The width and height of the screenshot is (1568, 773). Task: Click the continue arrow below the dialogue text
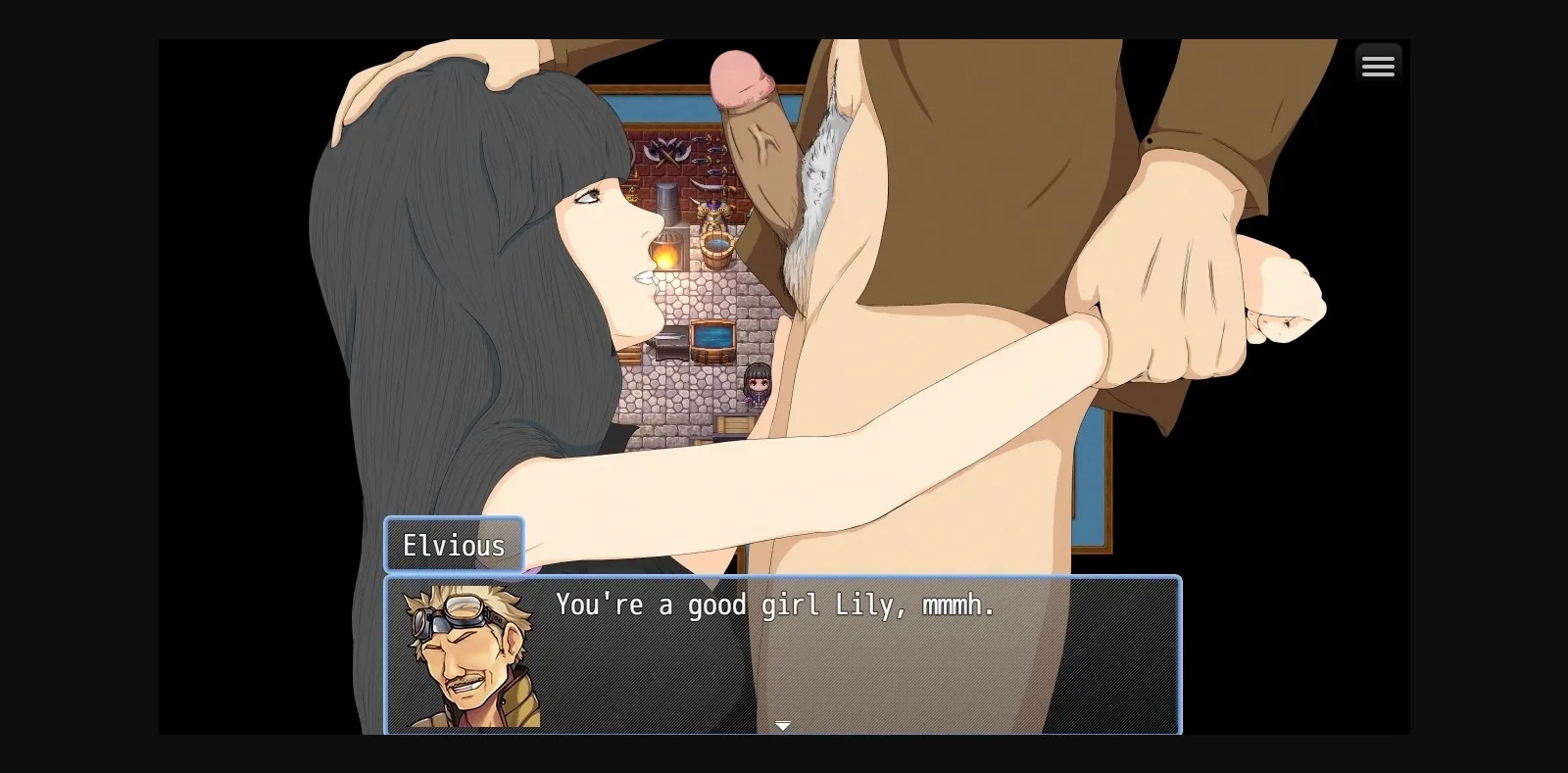(783, 725)
